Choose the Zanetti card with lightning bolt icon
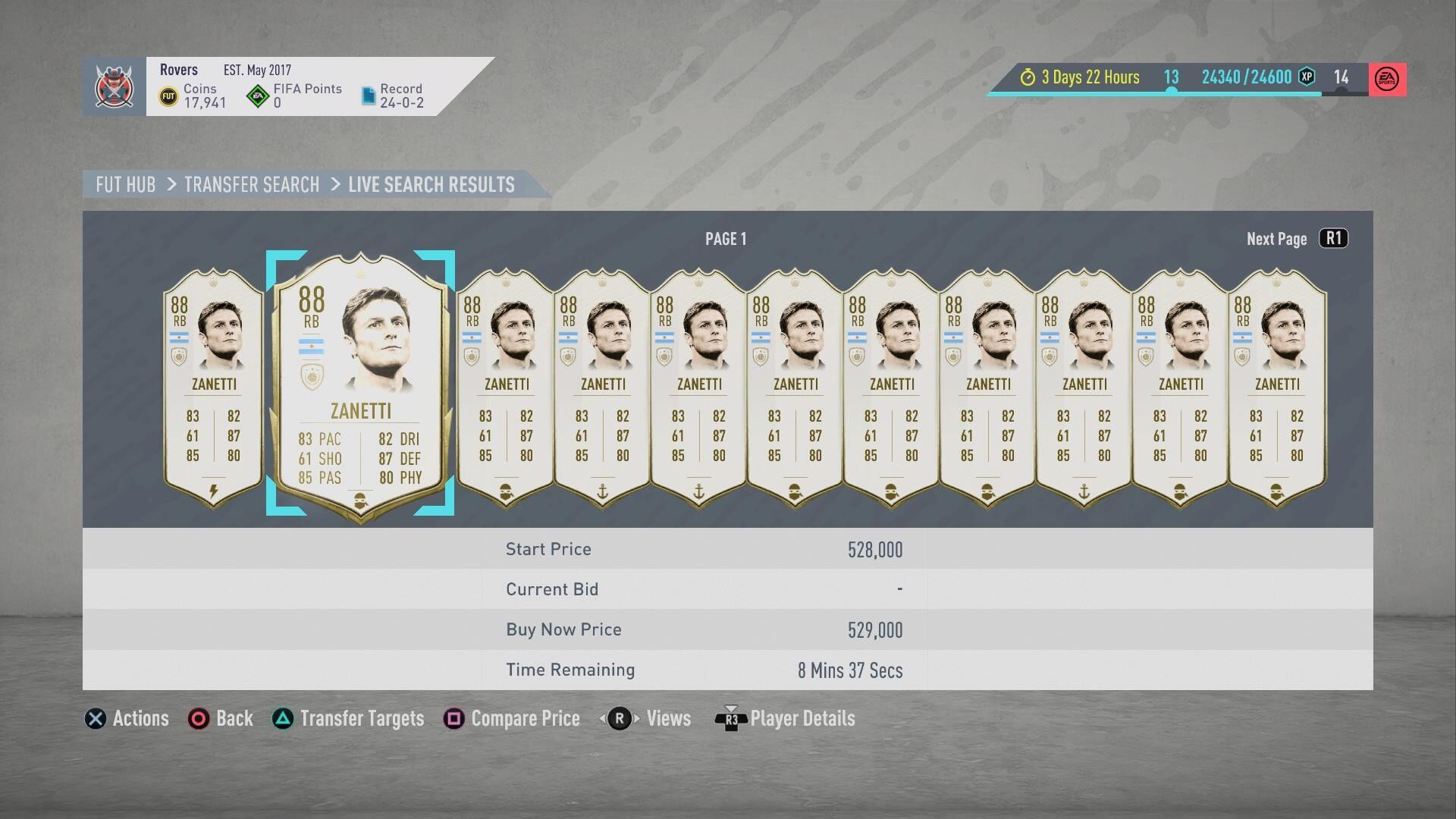Screen dimensions: 1456x819 click(213, 387)
